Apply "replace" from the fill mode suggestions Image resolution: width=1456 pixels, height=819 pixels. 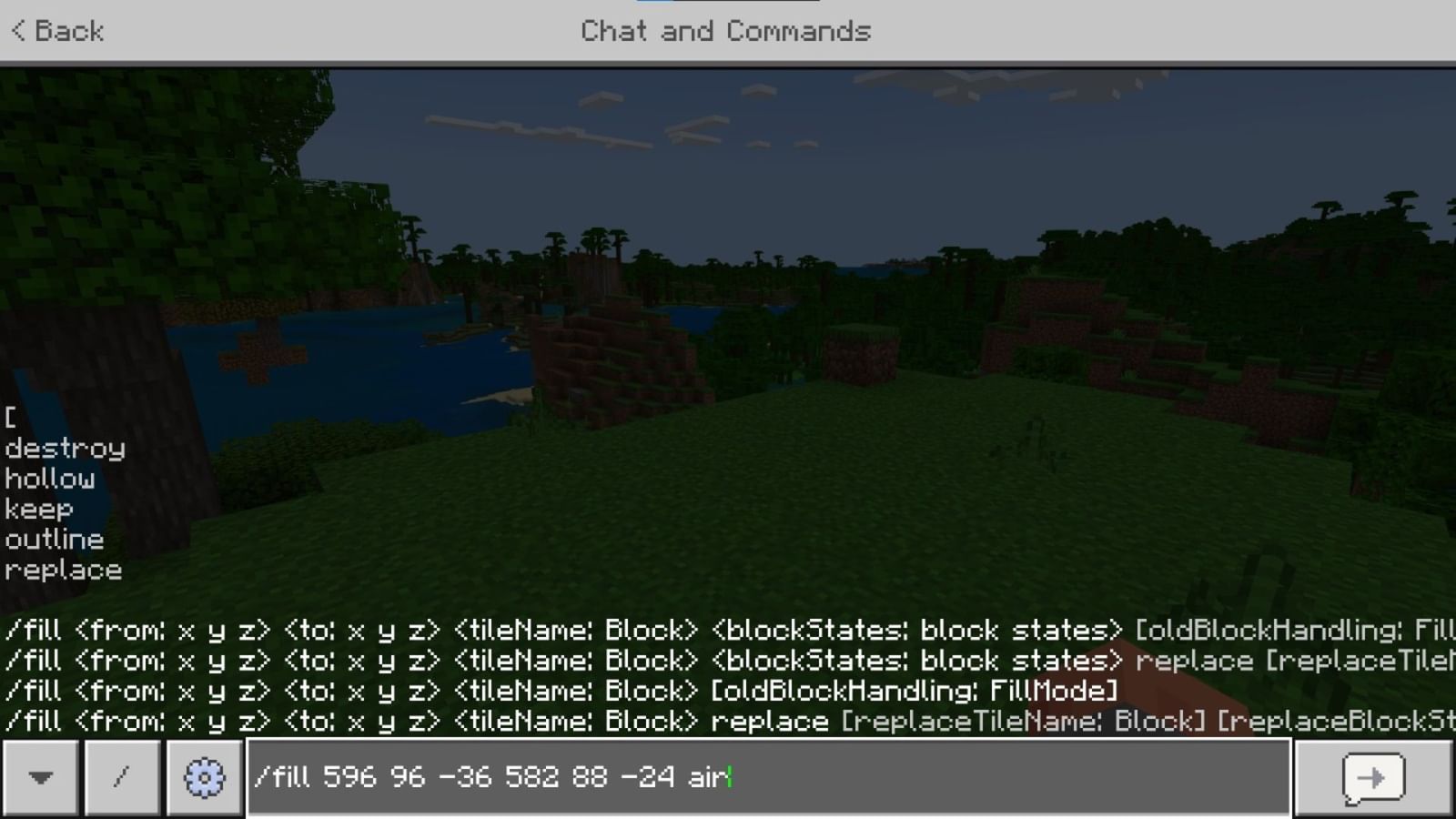tap(61, 570)
